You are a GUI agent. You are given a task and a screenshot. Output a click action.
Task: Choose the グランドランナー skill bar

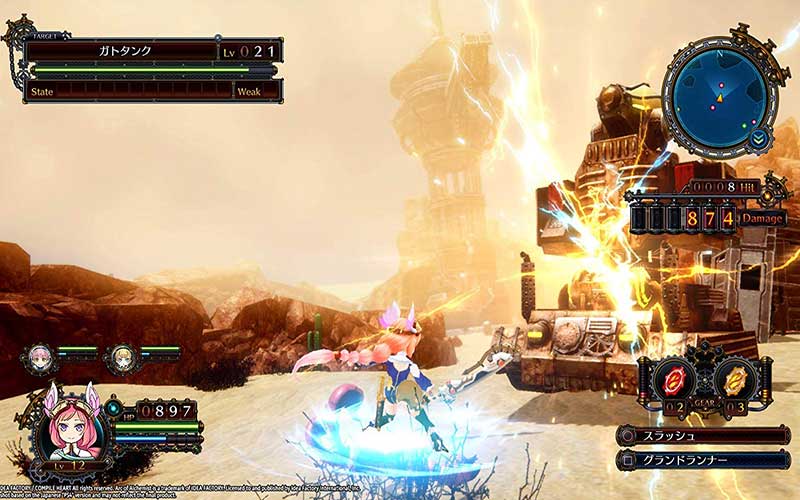[x=704, y=460]
